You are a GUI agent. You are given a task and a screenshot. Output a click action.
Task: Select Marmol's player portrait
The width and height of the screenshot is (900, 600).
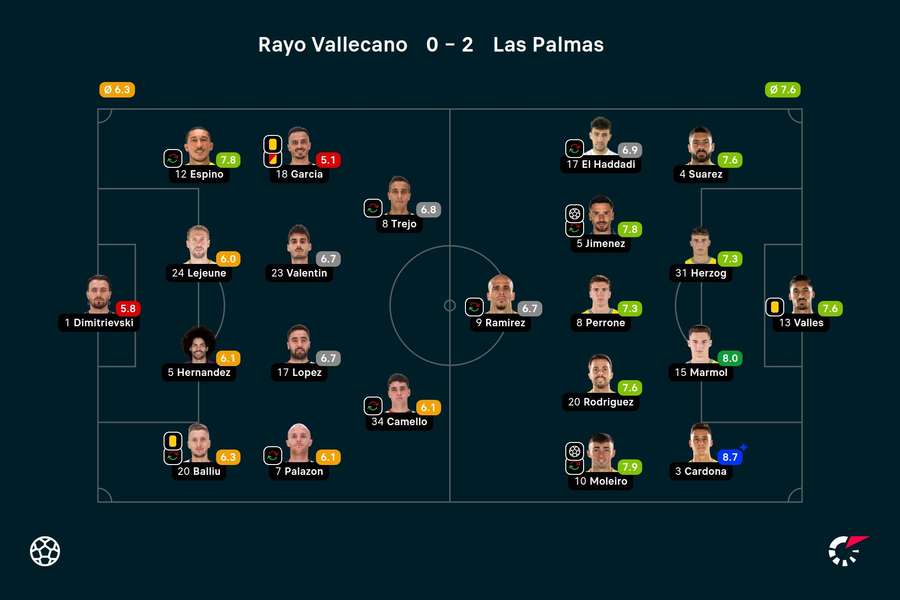pyautogui.click(x=700, y=344)
